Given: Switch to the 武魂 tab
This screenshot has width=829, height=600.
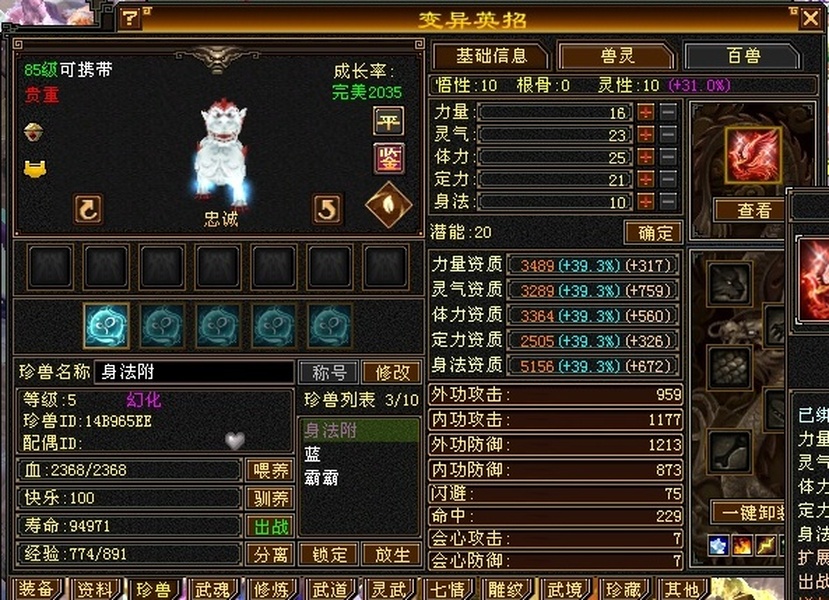Looking at the screenshot, I should (x=211, y=589).
